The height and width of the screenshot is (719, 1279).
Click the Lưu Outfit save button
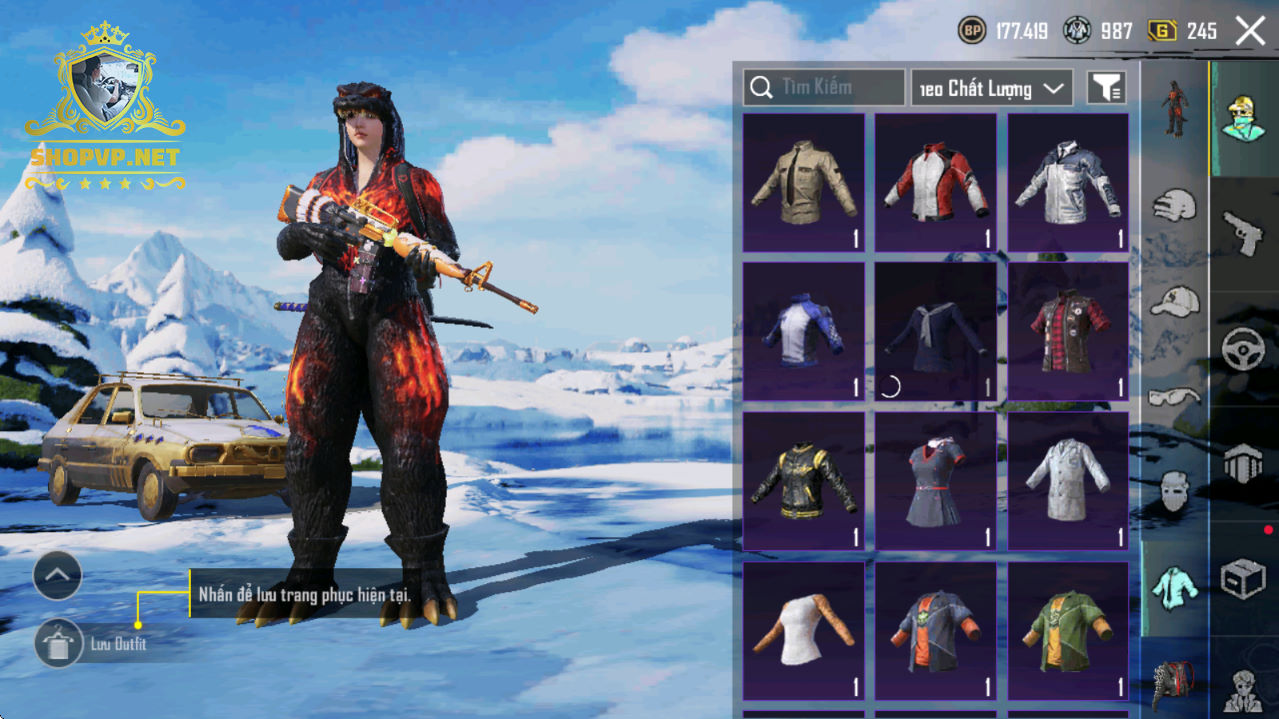tap(59, 643)
